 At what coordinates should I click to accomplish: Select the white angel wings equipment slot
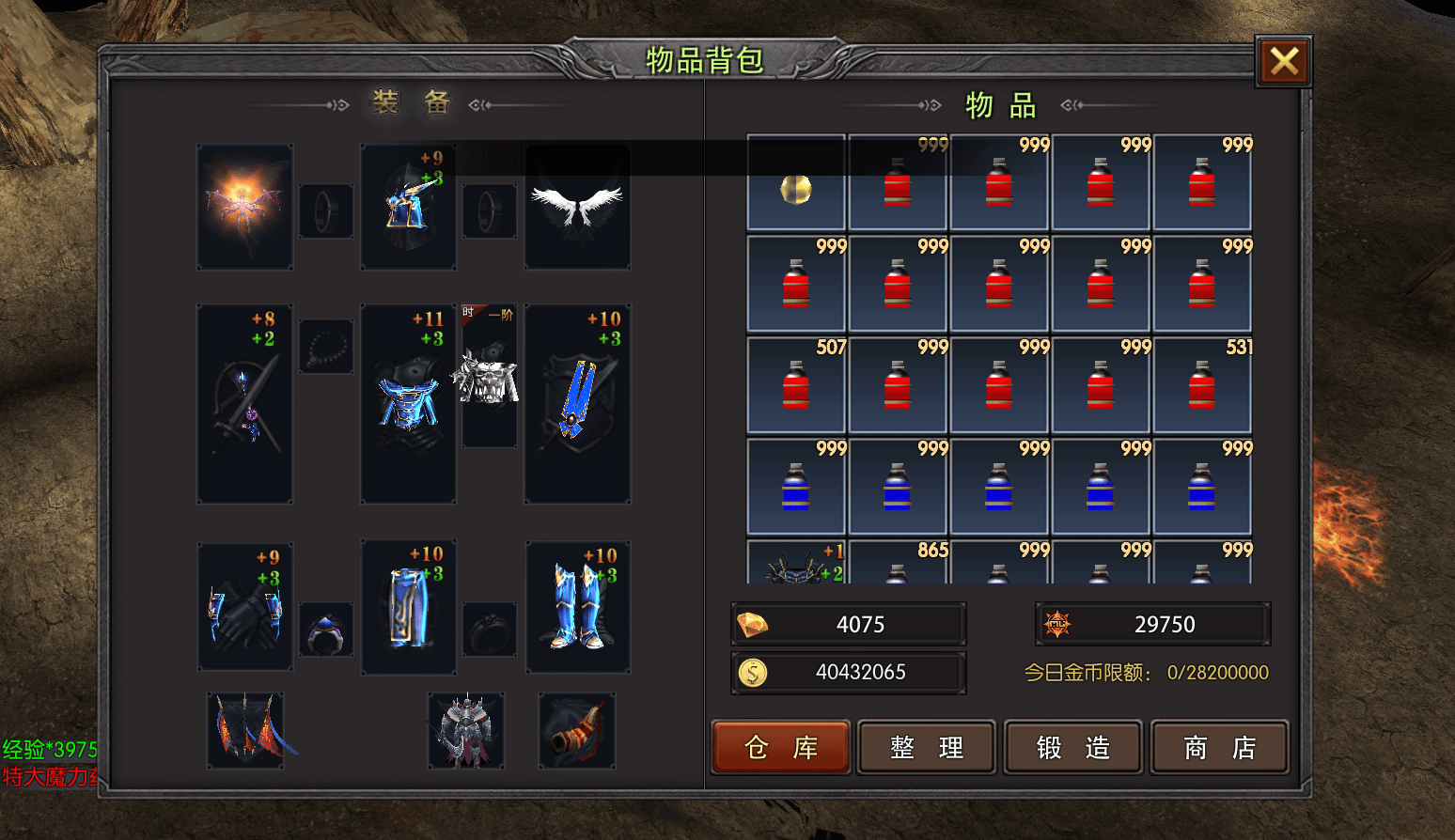pos(577,207)
